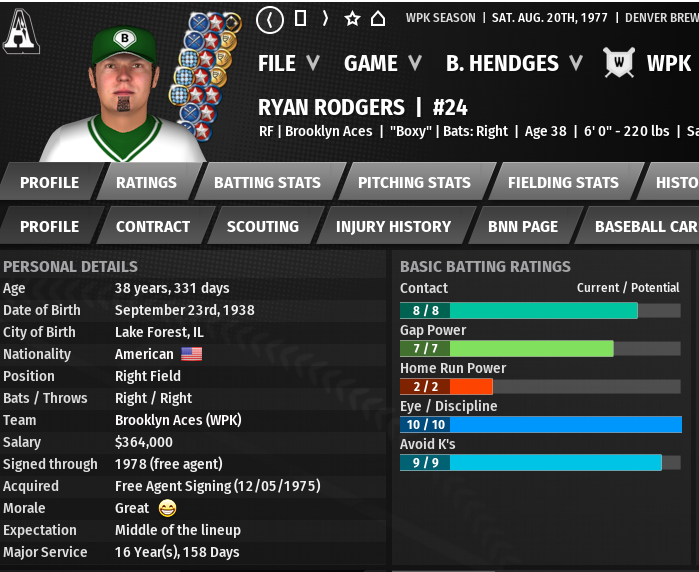Show the FIELDING STATS tab
This screenshot has height=572, width=699.
pos(563,182)
